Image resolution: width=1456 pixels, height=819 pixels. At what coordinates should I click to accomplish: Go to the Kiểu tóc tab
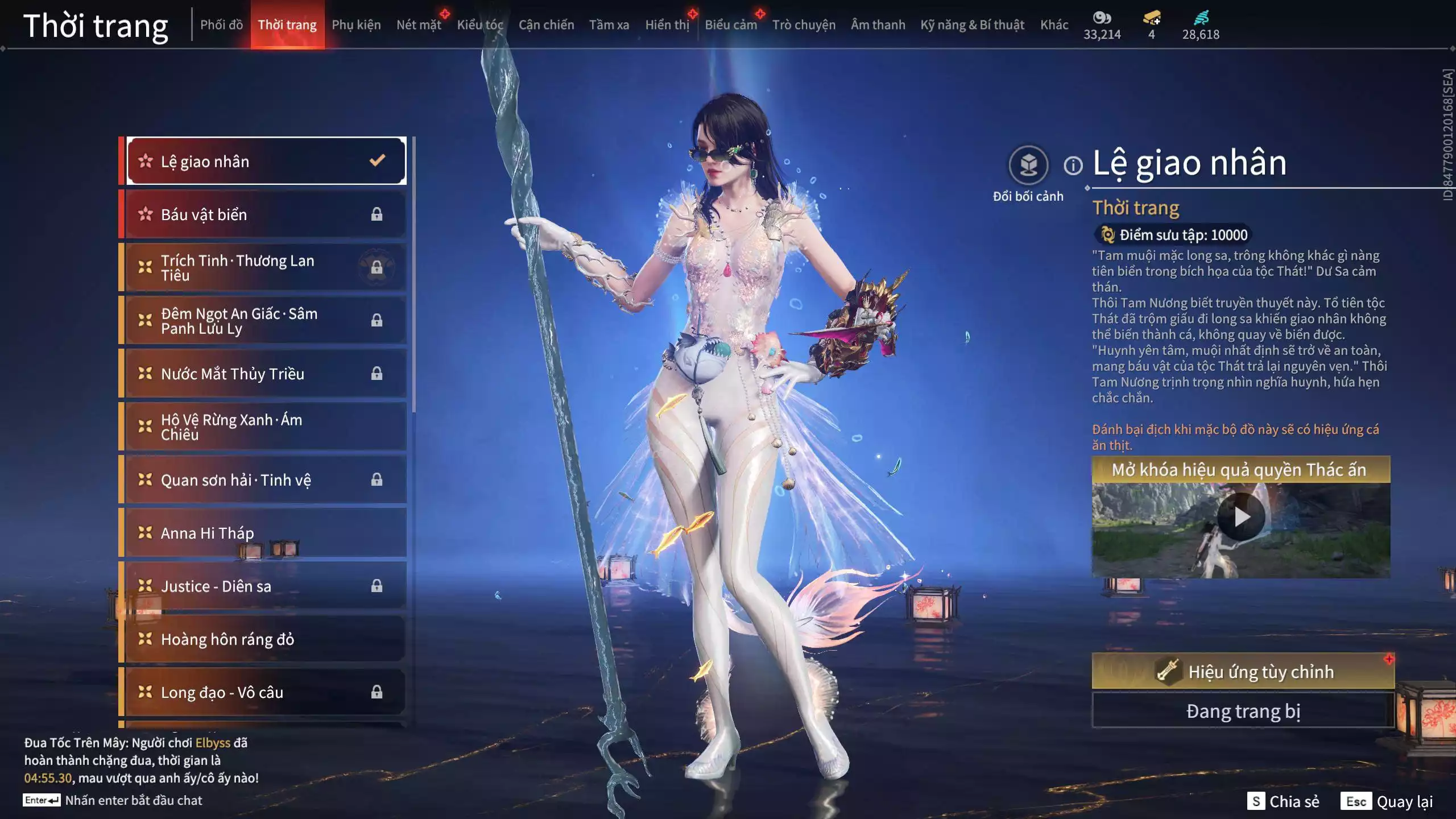pyautogui.click(x=480, y=25)
